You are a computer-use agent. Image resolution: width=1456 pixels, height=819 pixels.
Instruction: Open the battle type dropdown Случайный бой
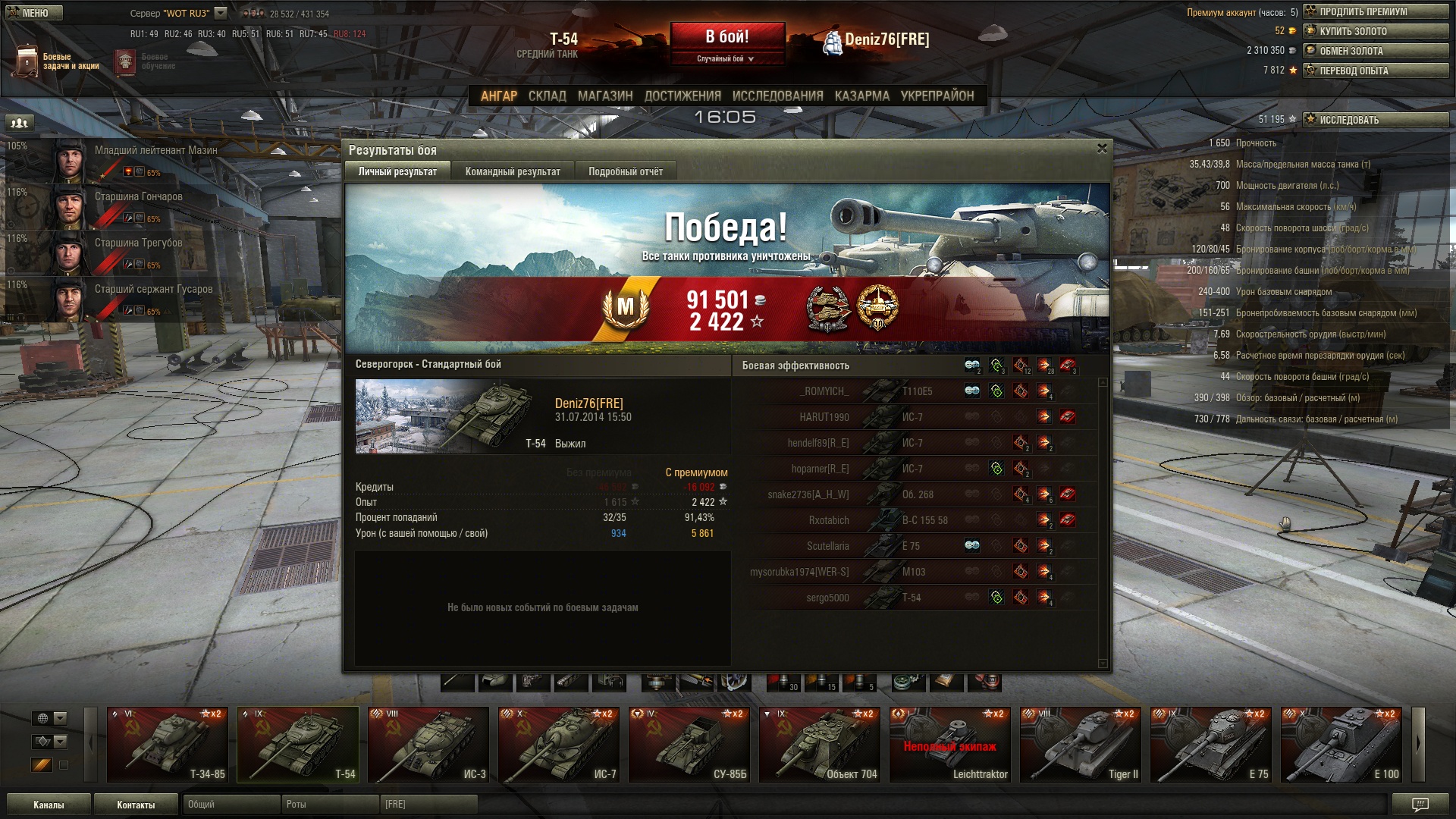pyautogui.click(x=726, y=58)
